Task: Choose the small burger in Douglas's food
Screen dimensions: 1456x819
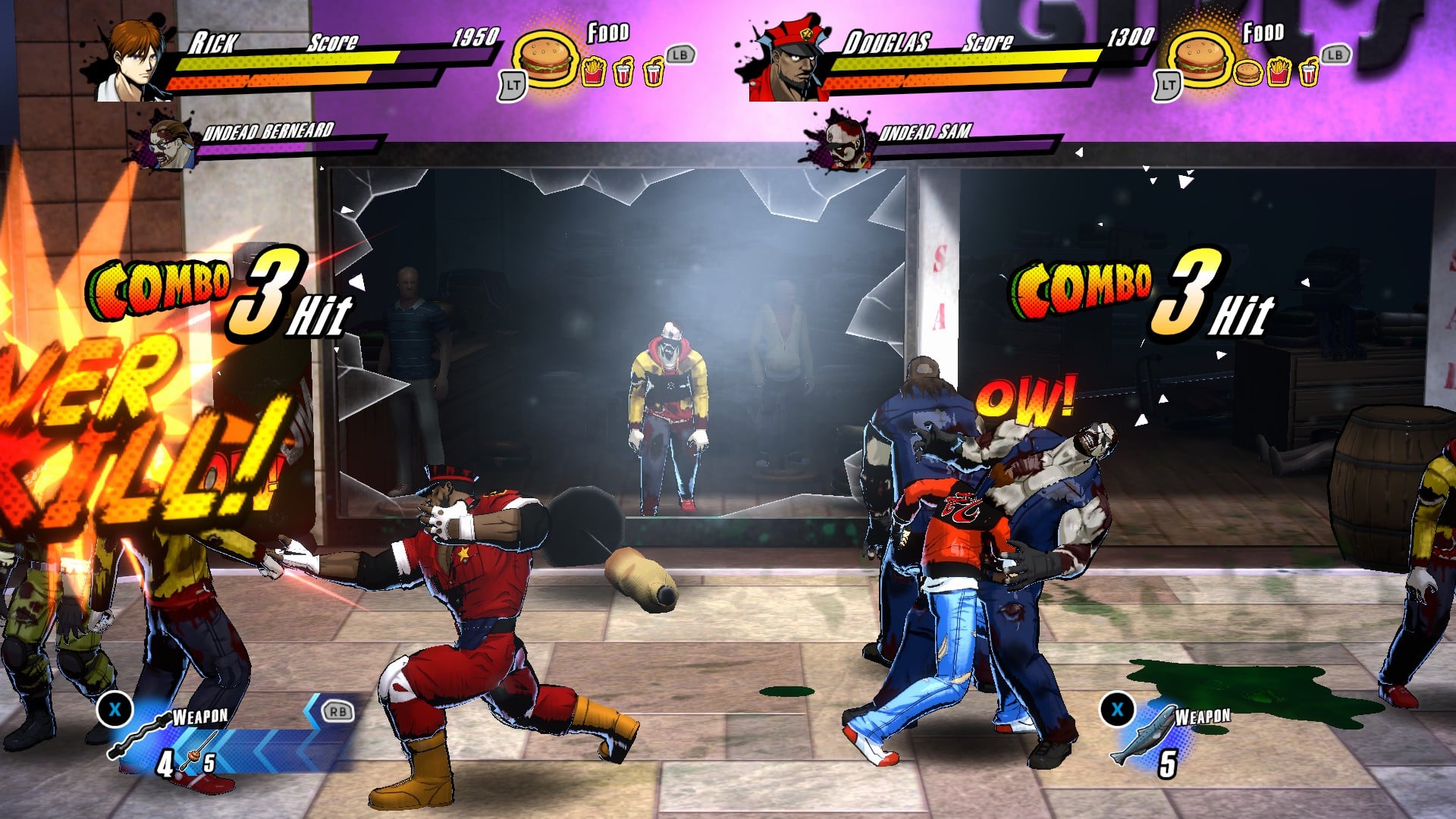Action: 1247,73
